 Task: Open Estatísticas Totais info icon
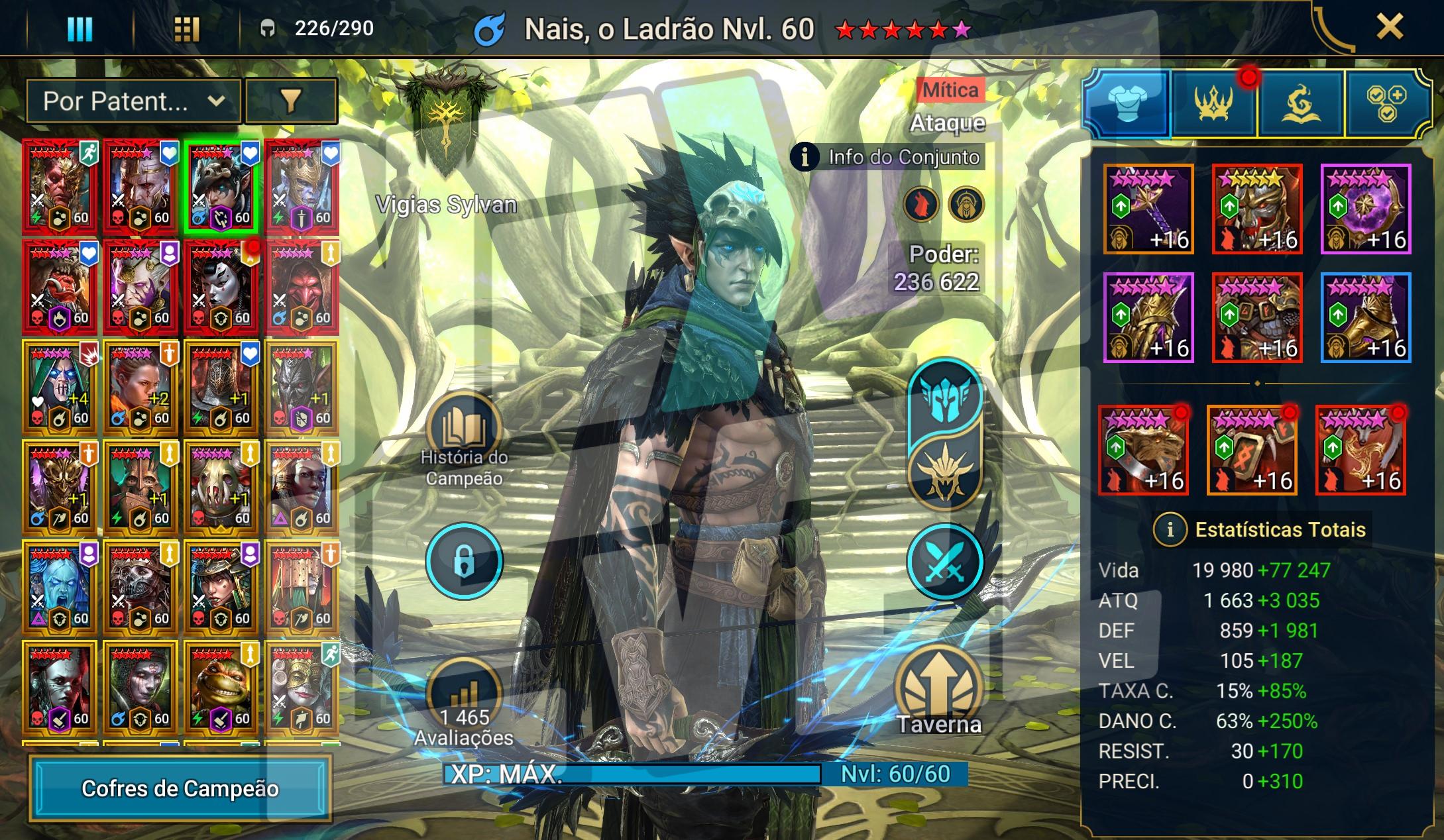1170,529
